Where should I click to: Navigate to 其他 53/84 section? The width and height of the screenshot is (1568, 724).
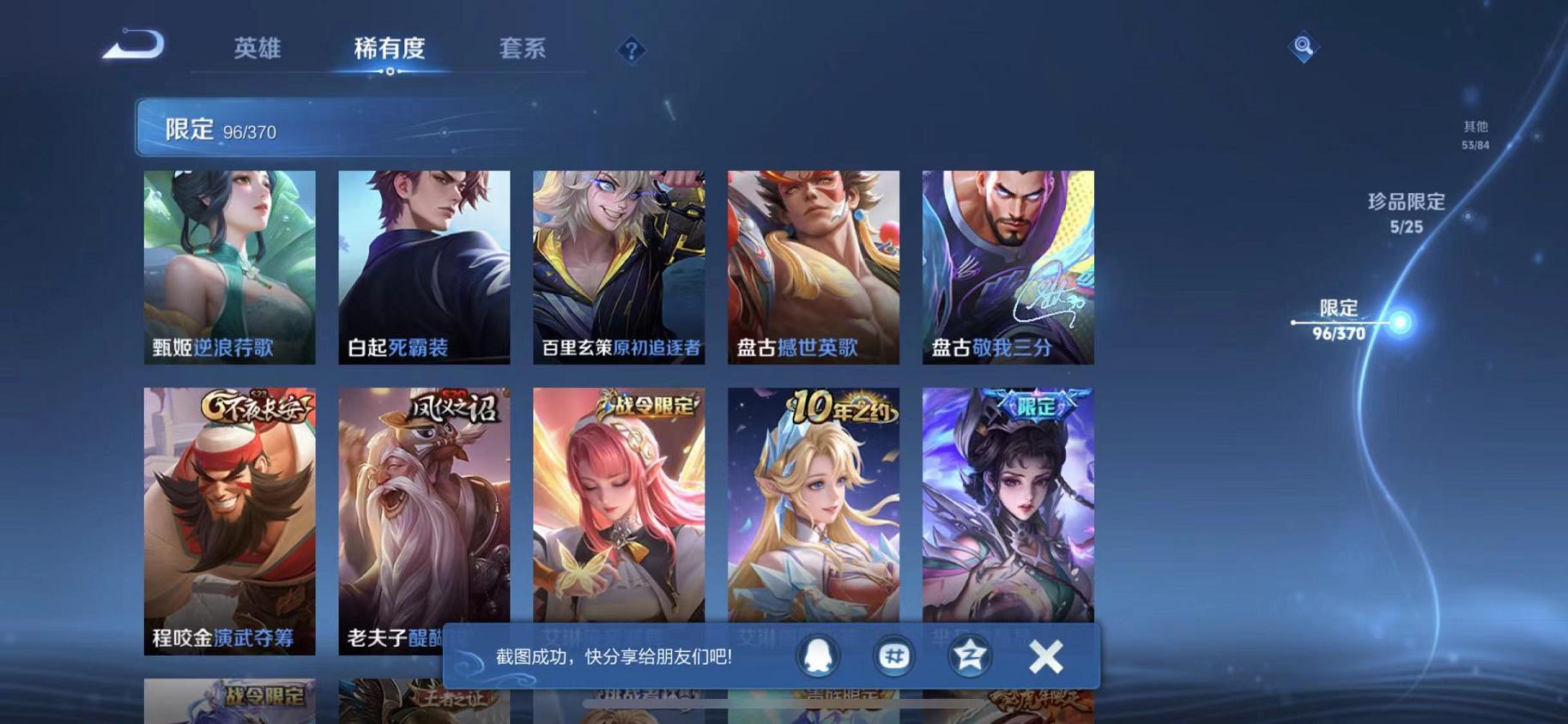click(x=1474, y=134)
